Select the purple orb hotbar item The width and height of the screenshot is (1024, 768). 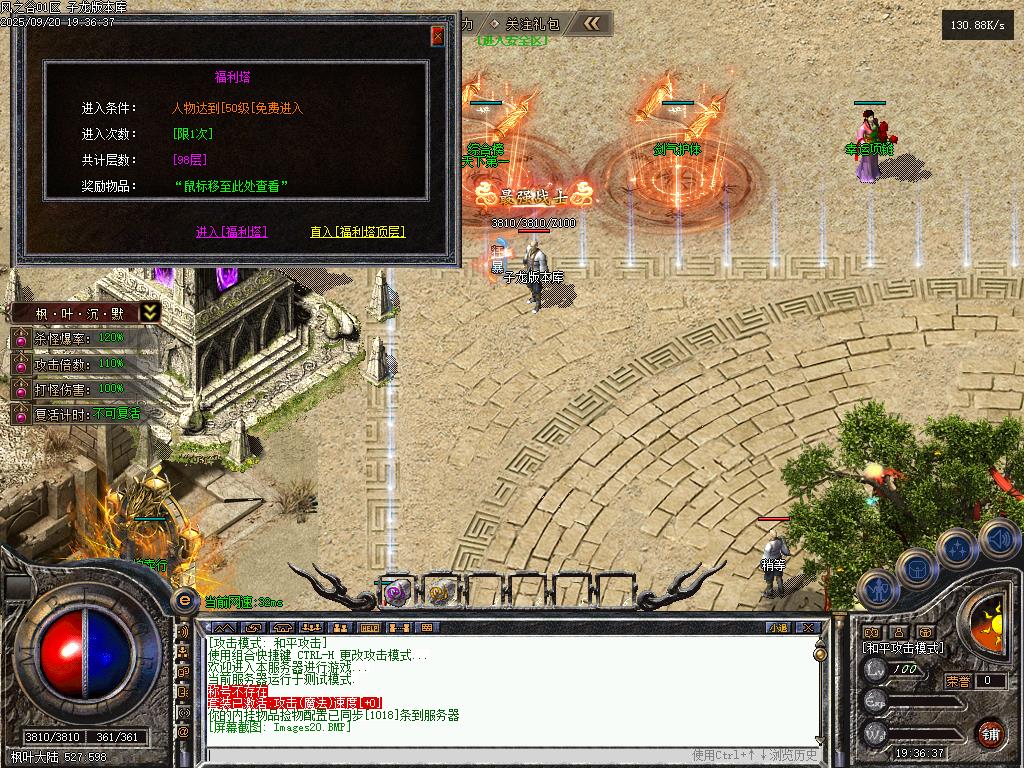[397, 592]
